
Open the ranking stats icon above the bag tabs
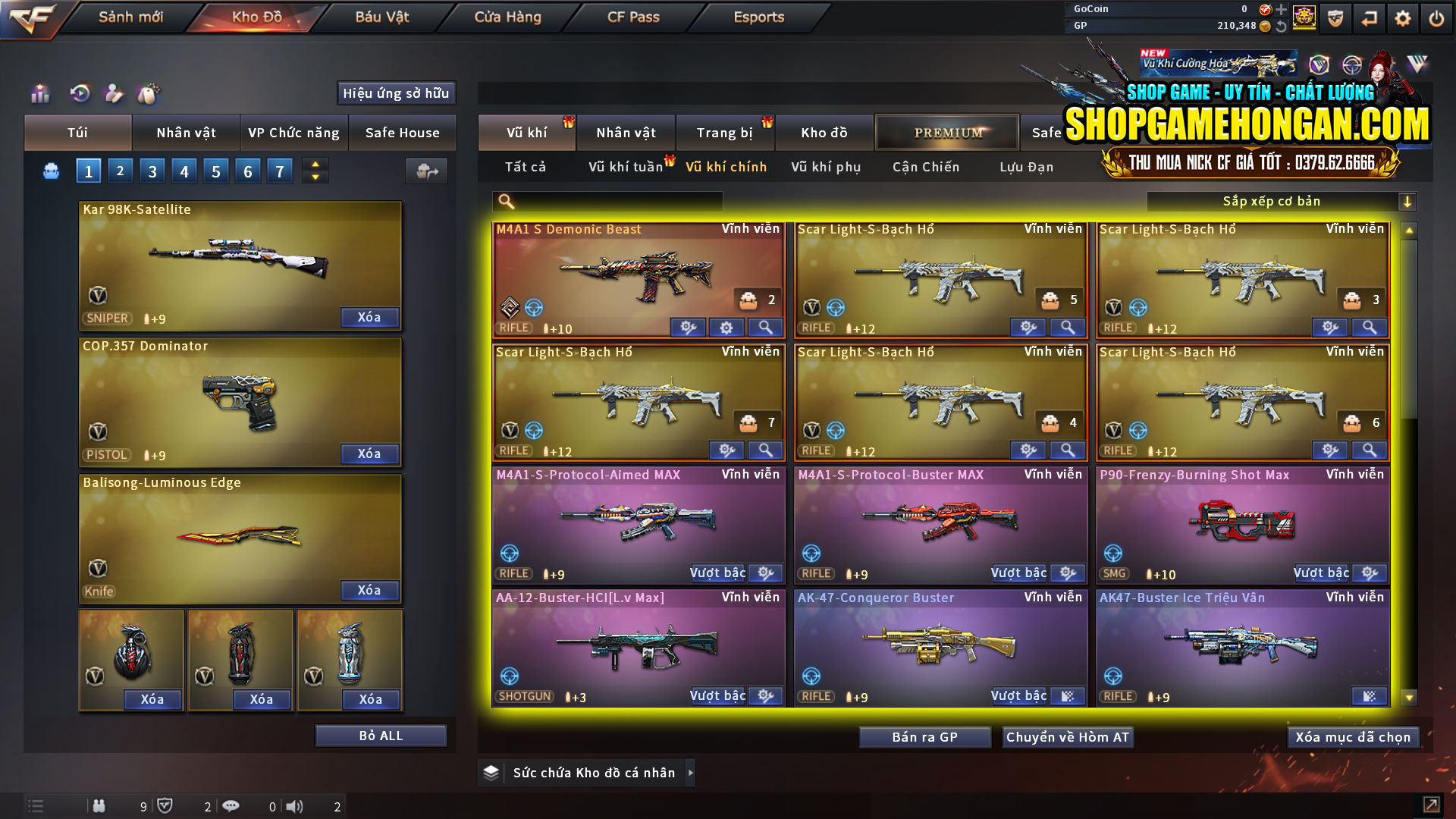[x=39, y=94]
